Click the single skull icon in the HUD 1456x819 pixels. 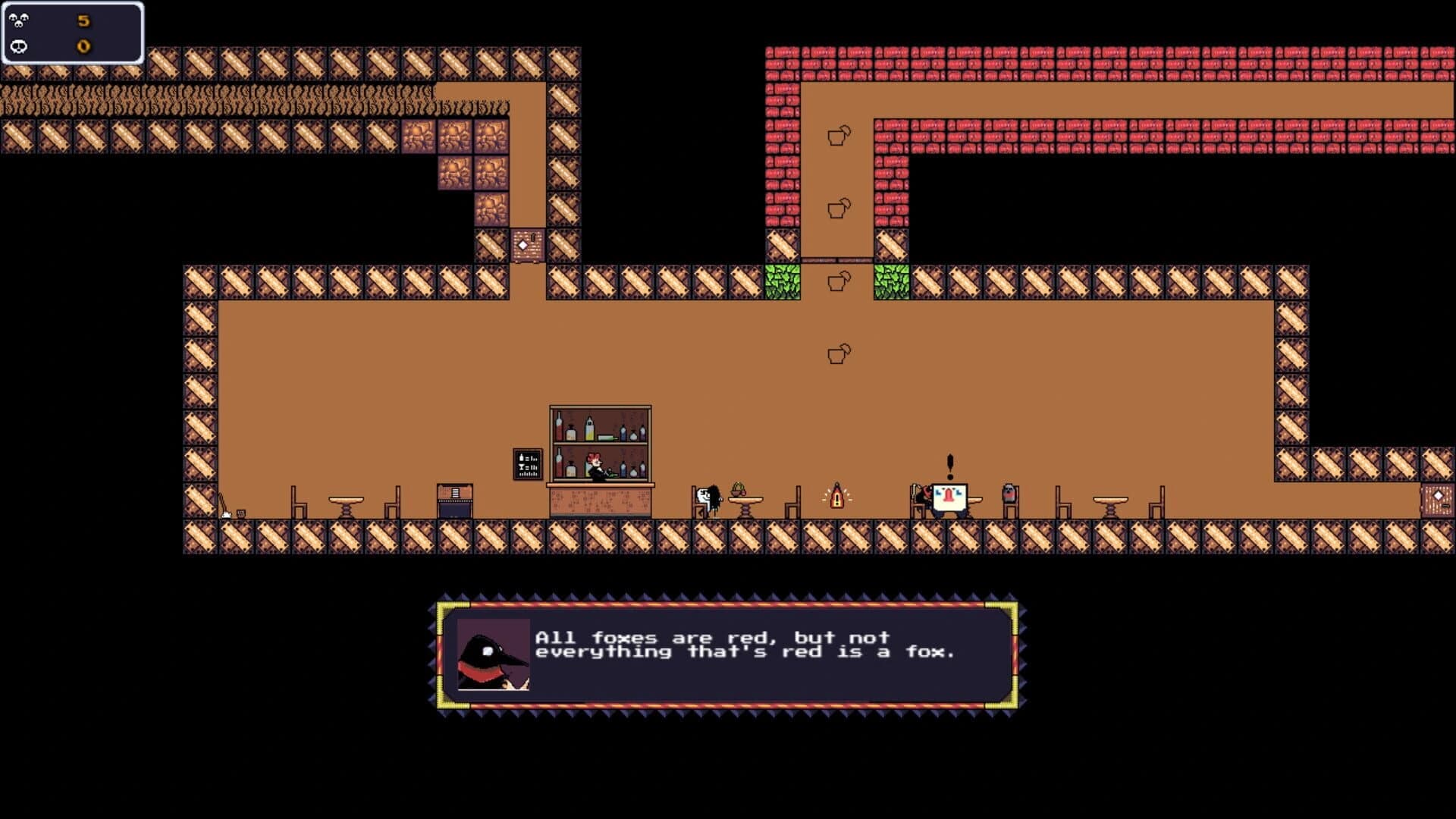[x=18, y=45]
